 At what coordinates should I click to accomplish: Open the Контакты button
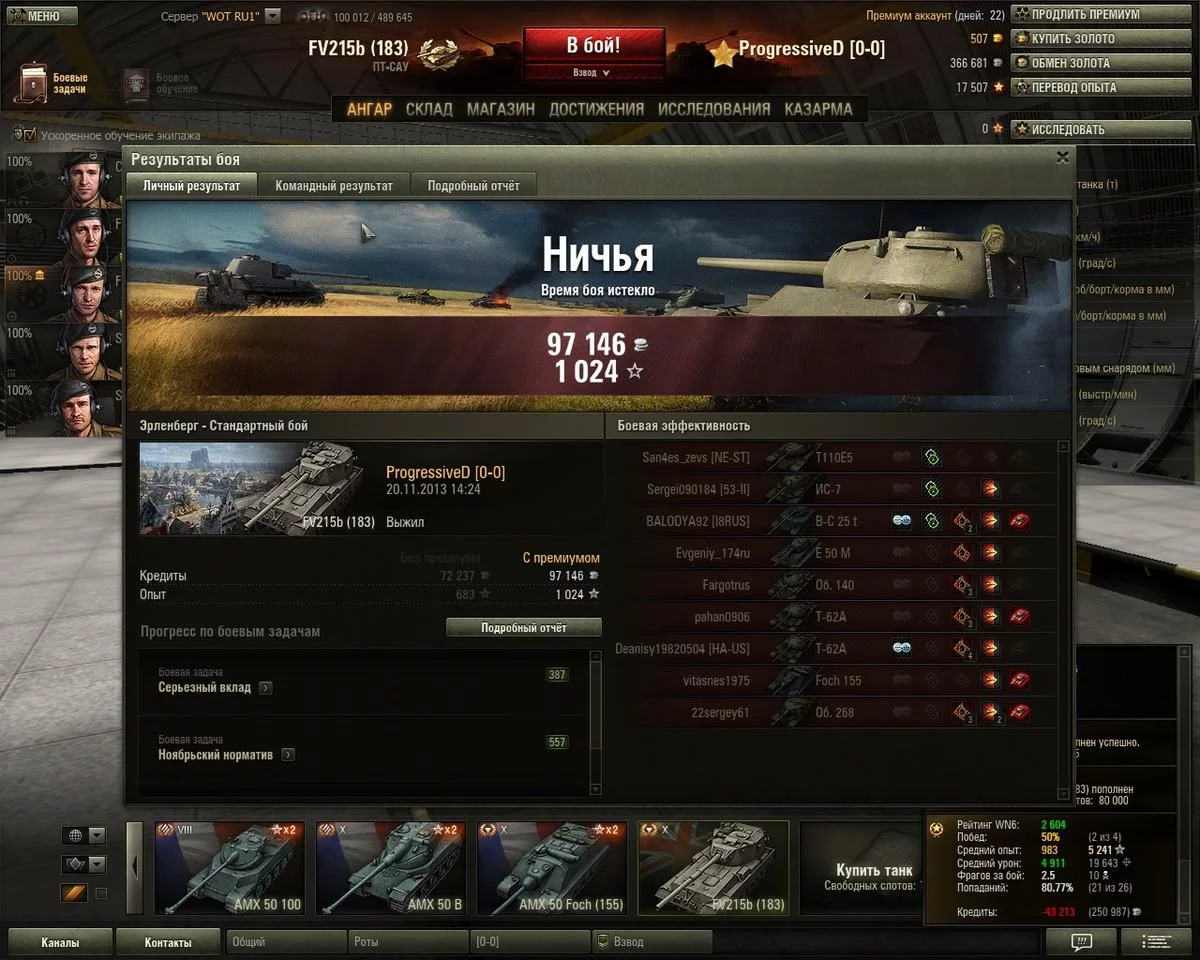[168, 942]
